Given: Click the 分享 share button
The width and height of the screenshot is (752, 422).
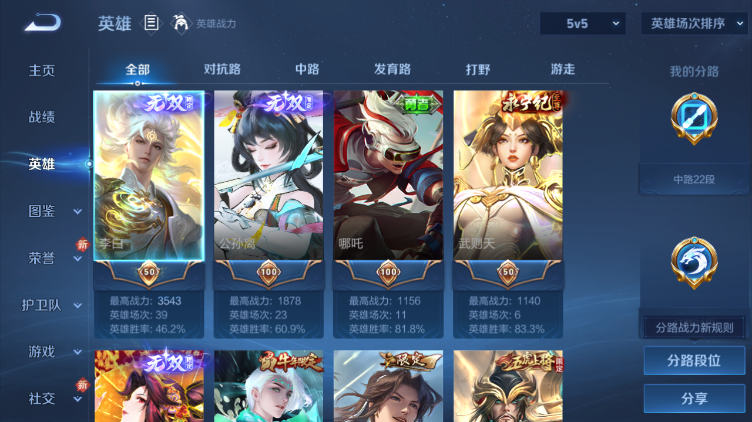Looking at the screenshot, I should tap(694, 398).
